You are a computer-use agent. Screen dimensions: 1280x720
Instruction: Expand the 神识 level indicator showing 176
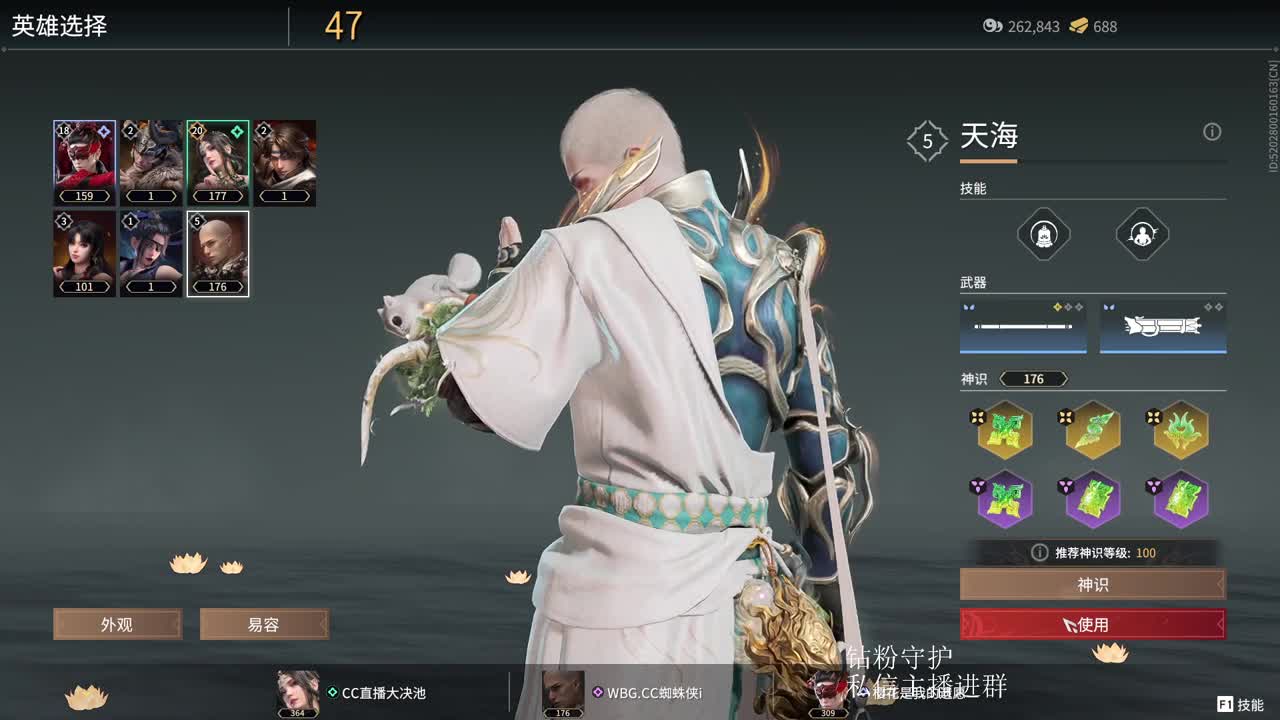coord(1035,379)
